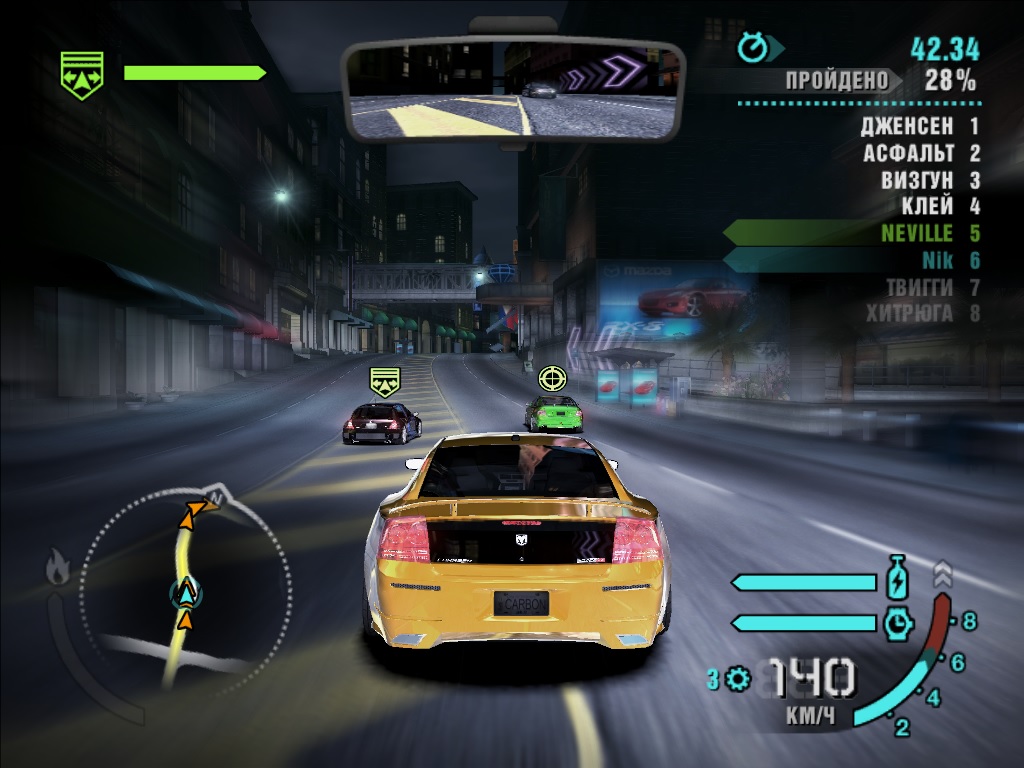Click the gear cog indicator near the speedometer
1024x768 pixels.
tap(738, 680)
